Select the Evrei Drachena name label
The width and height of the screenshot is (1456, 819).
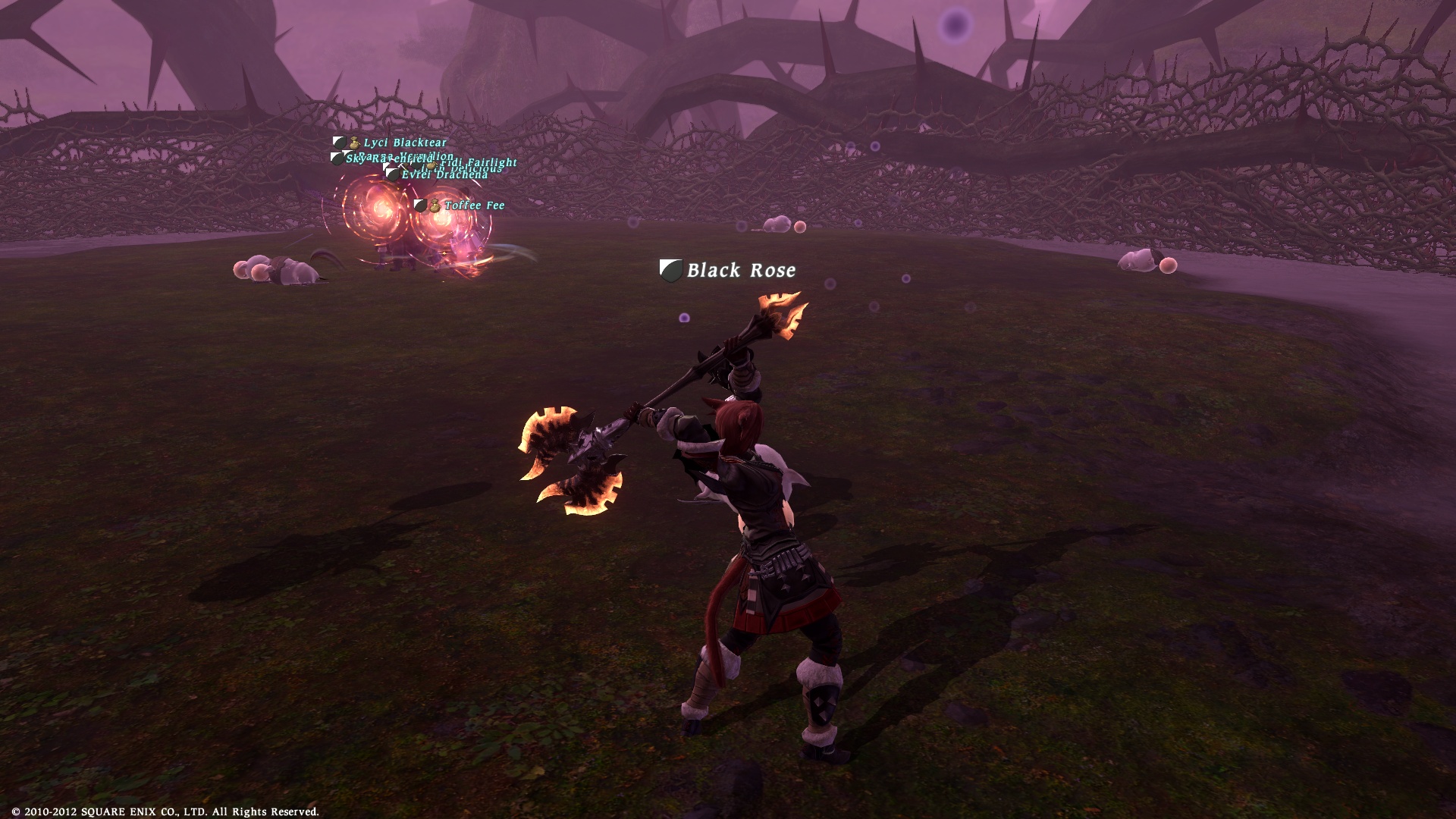pyautogui.click(x=444, y=175)
